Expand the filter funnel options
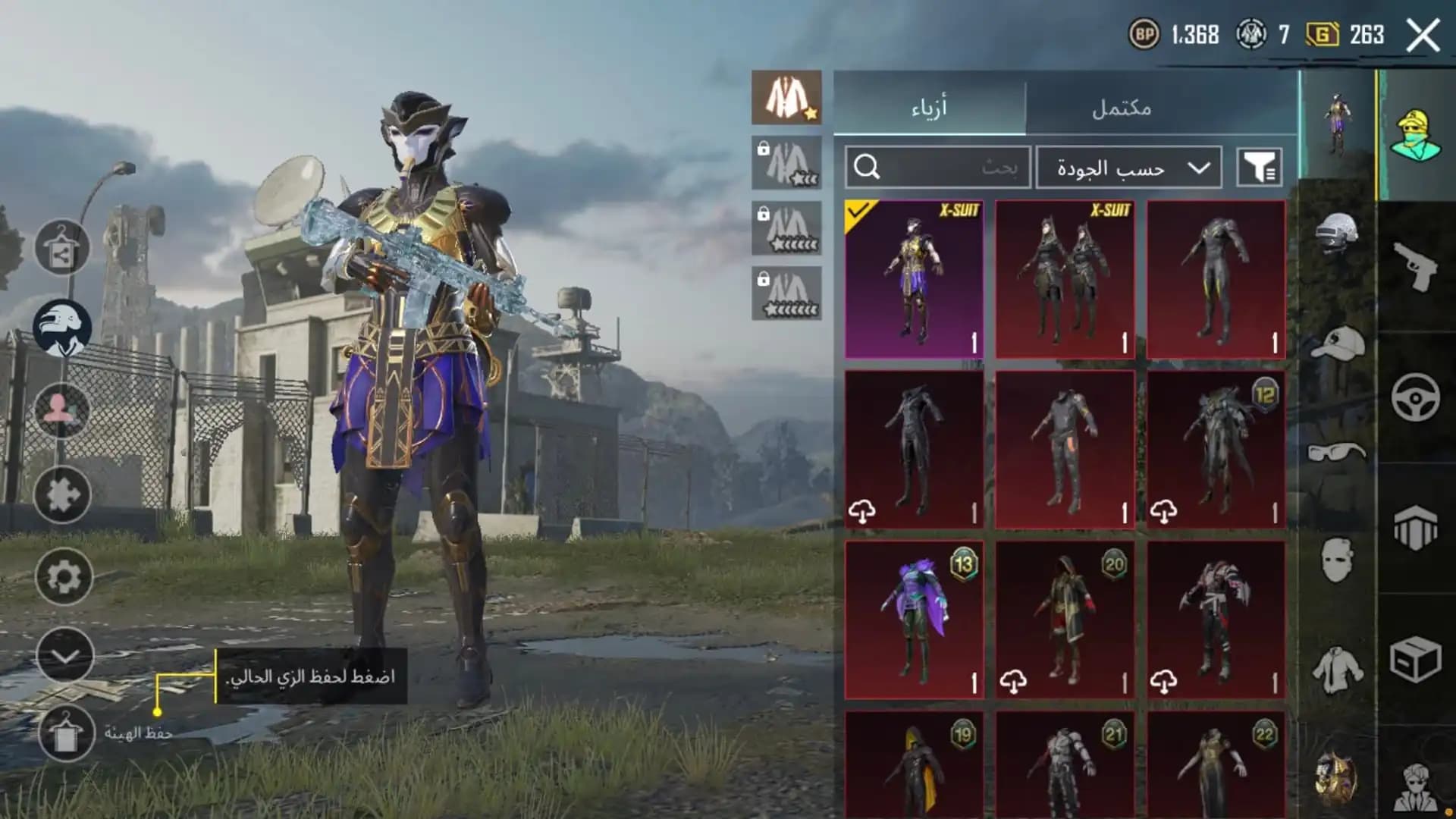Screen dimensions: 1456x819 pyautogui.click(x=1259, y=167)
